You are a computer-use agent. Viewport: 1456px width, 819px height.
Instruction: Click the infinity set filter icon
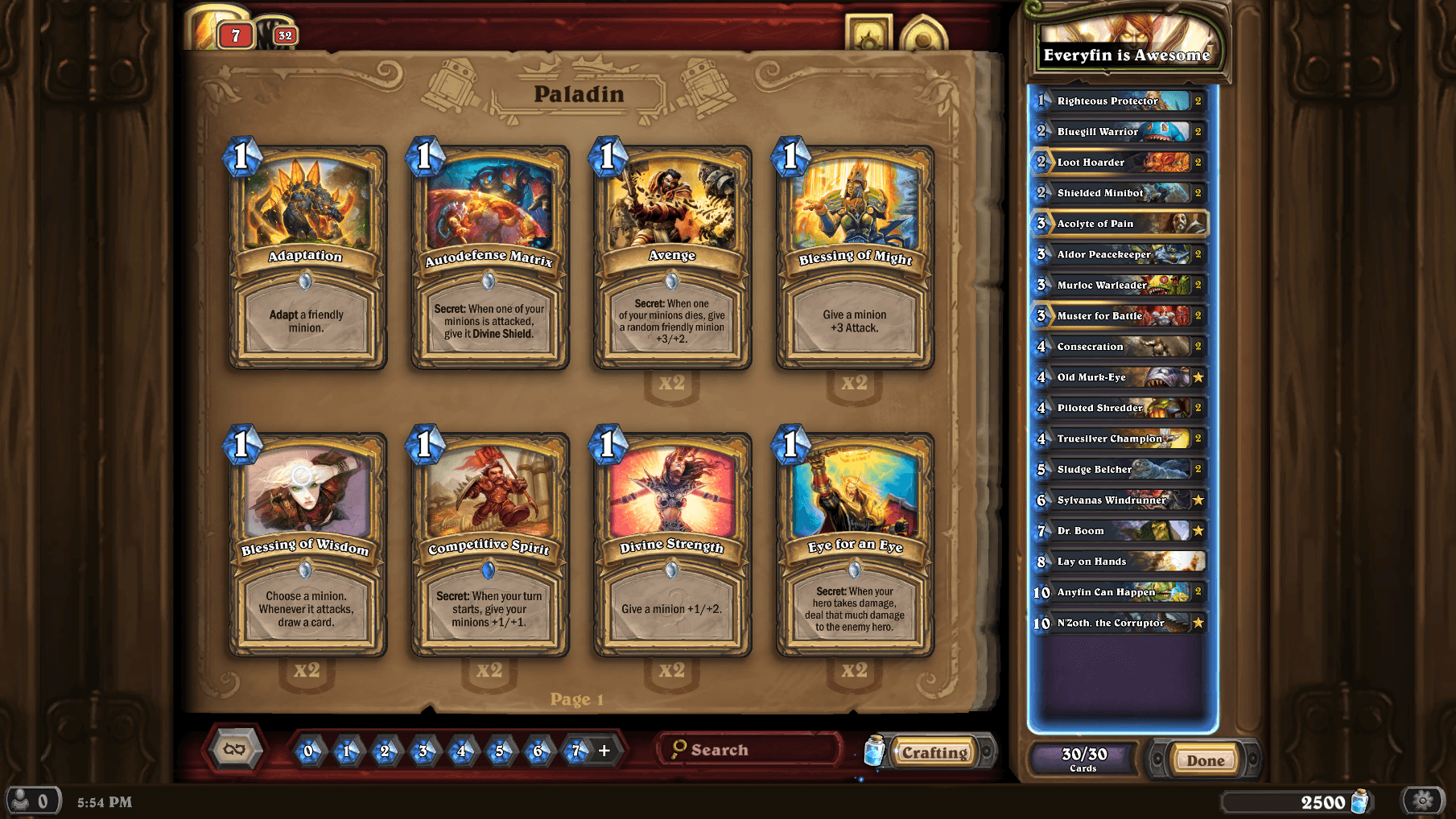click(236, 749)
